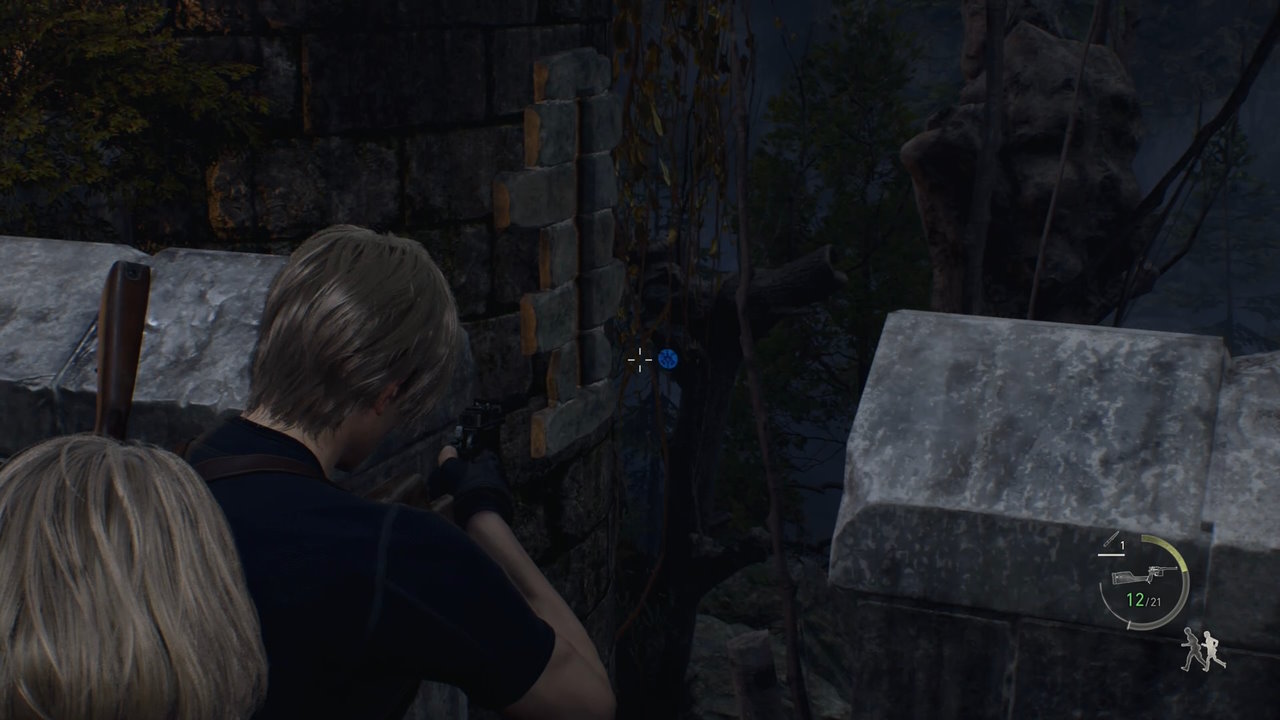Image resolution: width=1280 pixels, height=720 pixels.
Task: Click the slash separator between ammo numbers
Action: [x=1149, y=601]
